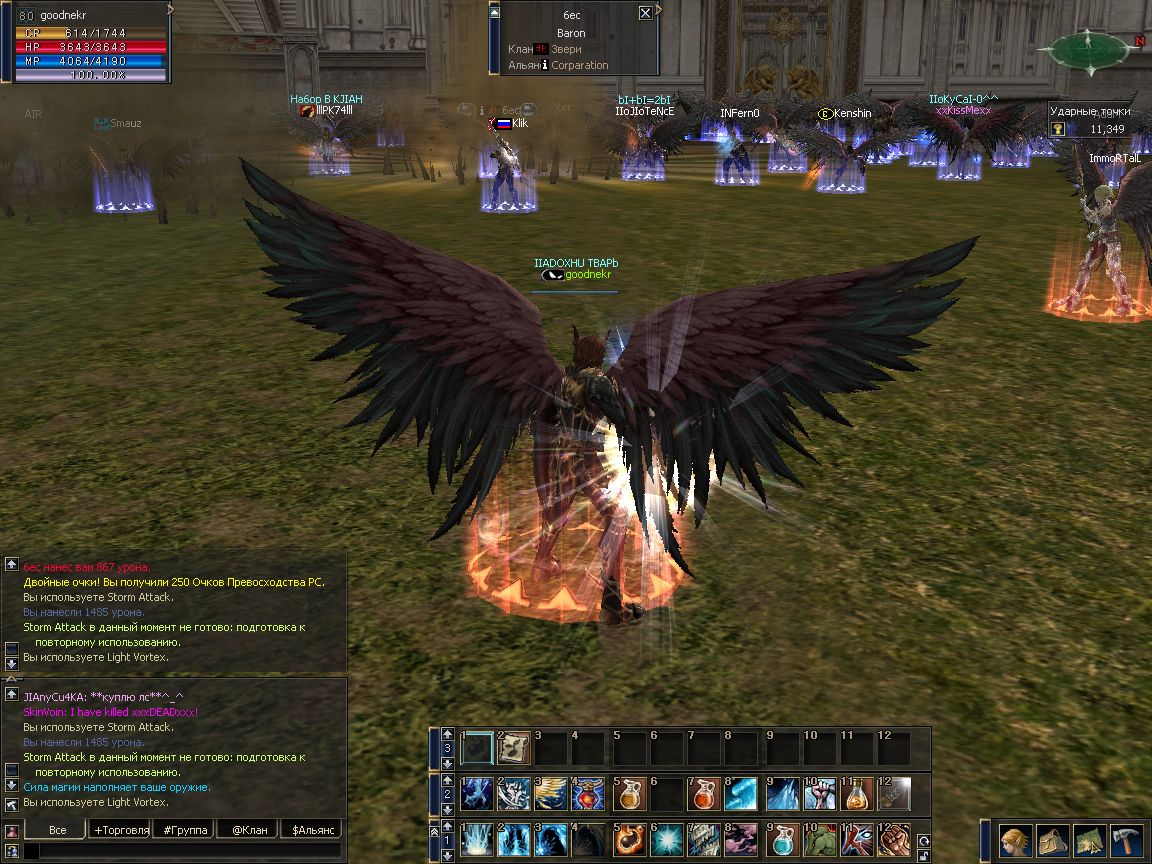The height and width of the screenshot is (864, 1152).
Task: Click the chat text input field
Action: (x=180, y=851)
